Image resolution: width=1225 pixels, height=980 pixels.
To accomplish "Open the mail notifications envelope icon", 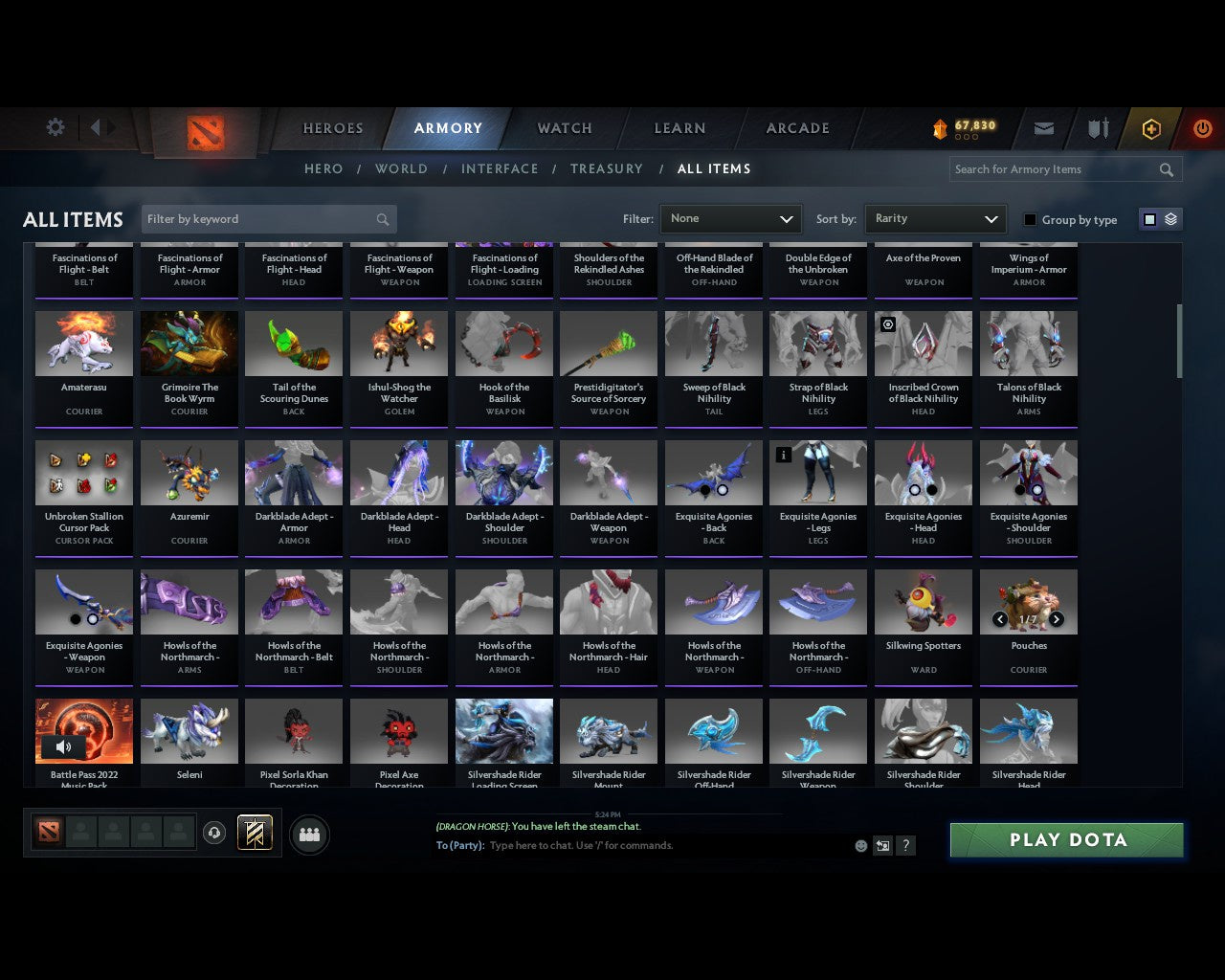I will (1043, 128).
